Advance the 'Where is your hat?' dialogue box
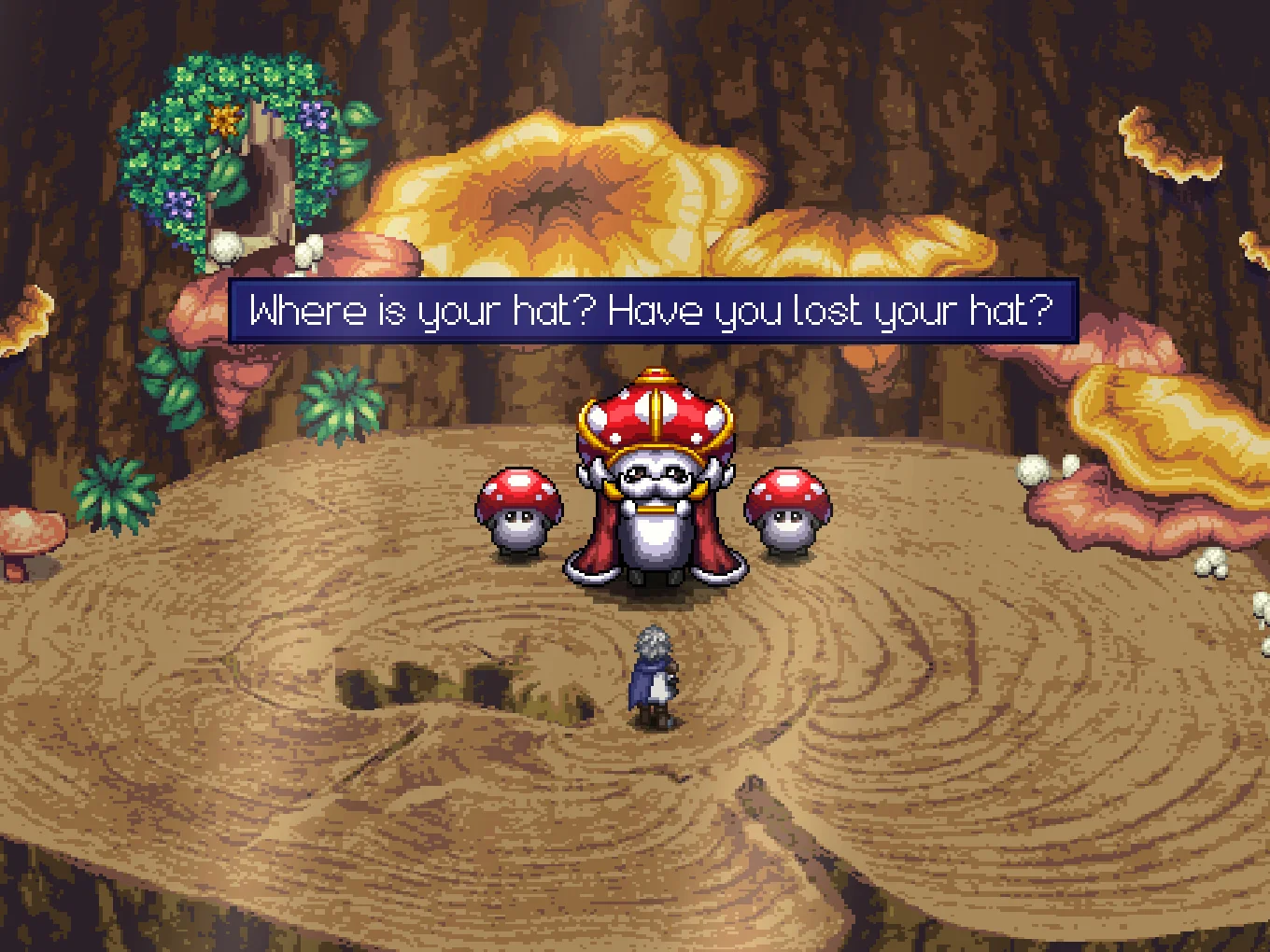The image size is (1270, 952). pos(653,311)
